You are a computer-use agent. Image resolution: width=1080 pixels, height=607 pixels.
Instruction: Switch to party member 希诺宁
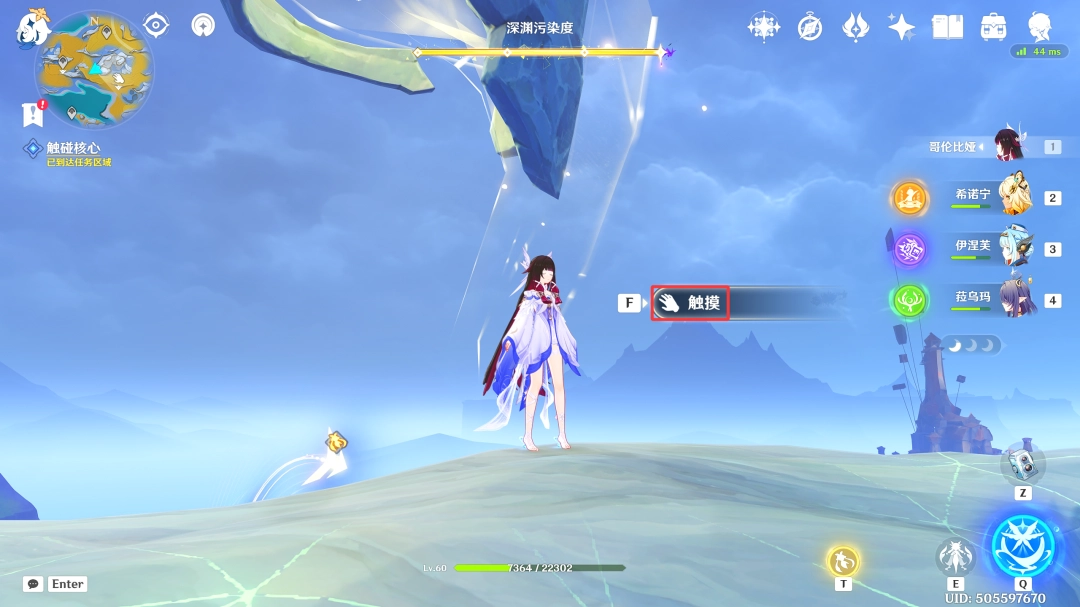pyautogui.click(x=1015, y=197)
